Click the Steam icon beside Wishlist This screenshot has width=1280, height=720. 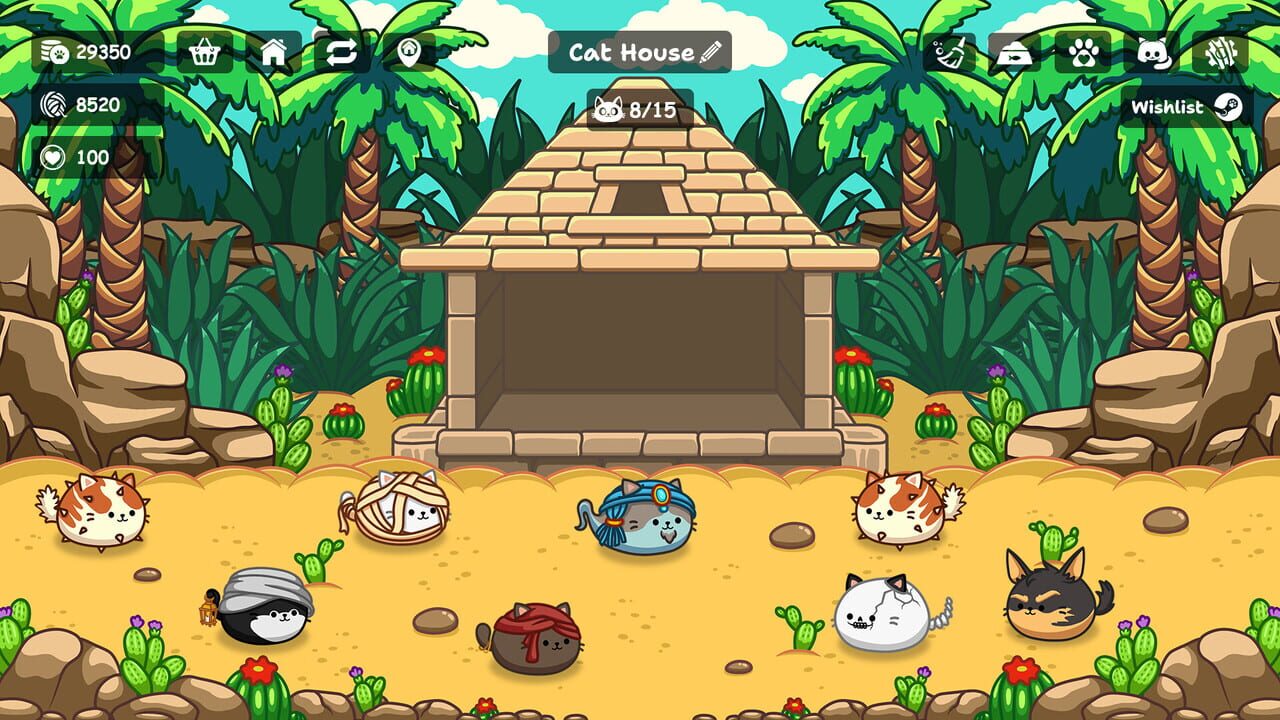pyautogui.click(x=1227, y=106)
